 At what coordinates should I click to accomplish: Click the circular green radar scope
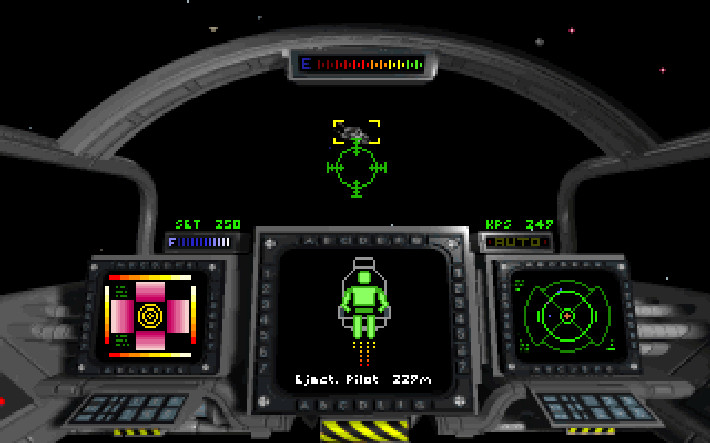point(566,314)
